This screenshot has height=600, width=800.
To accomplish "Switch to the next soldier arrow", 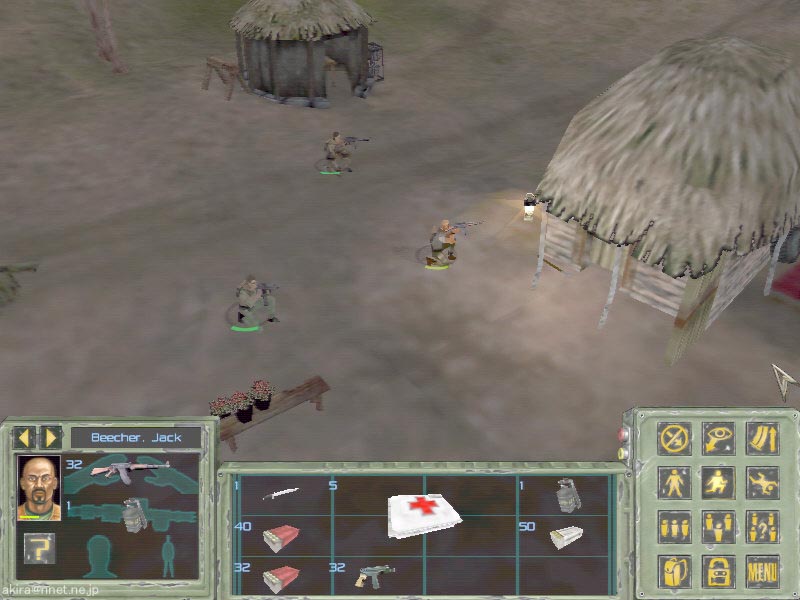I will 51,437.
